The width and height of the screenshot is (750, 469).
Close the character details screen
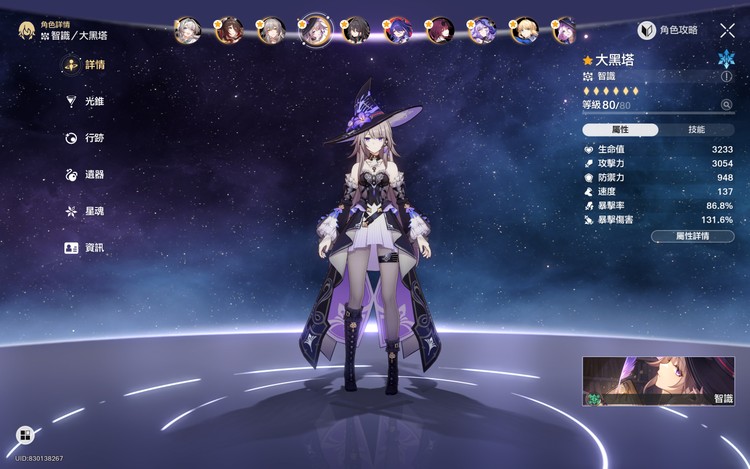(x=727, y=31)
